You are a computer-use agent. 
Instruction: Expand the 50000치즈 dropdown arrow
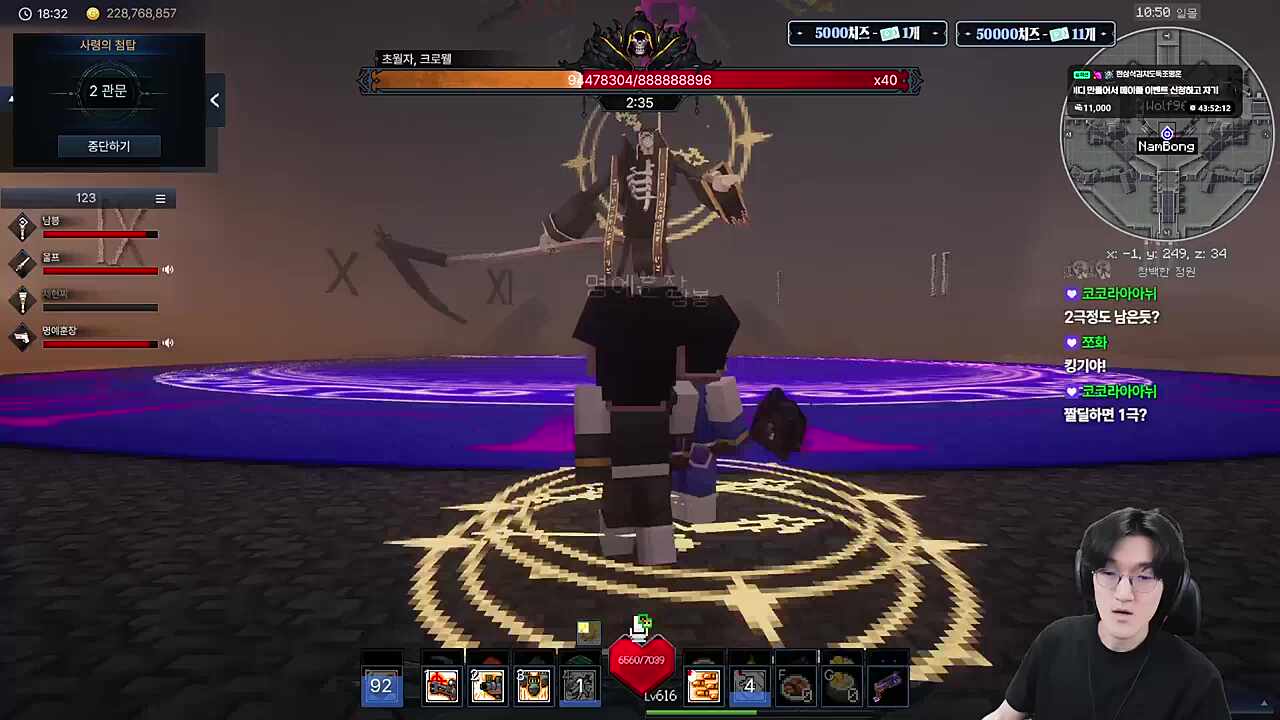point(1103,33)
